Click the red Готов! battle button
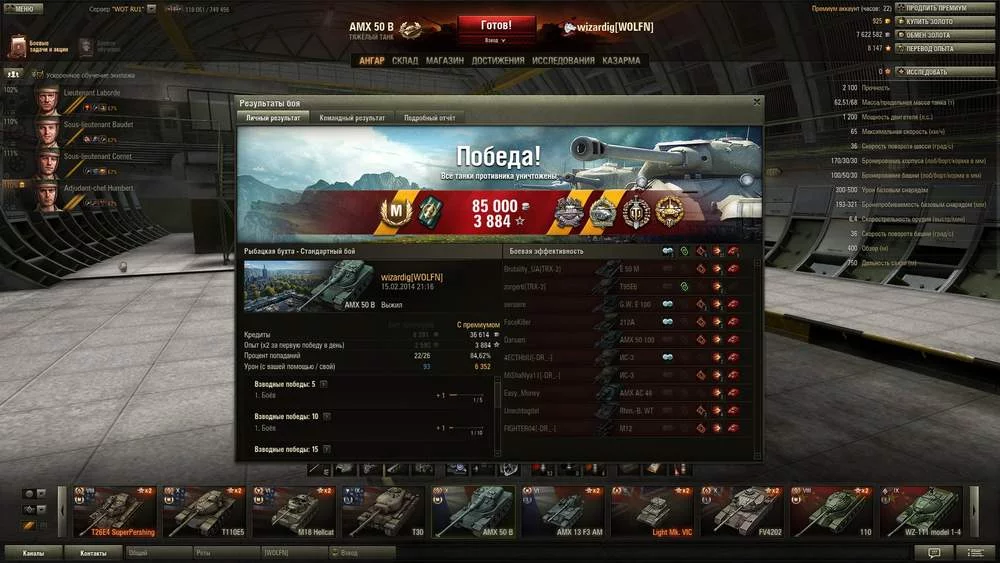Viewport: 1000px width, 563px height. tap(496, 25)
